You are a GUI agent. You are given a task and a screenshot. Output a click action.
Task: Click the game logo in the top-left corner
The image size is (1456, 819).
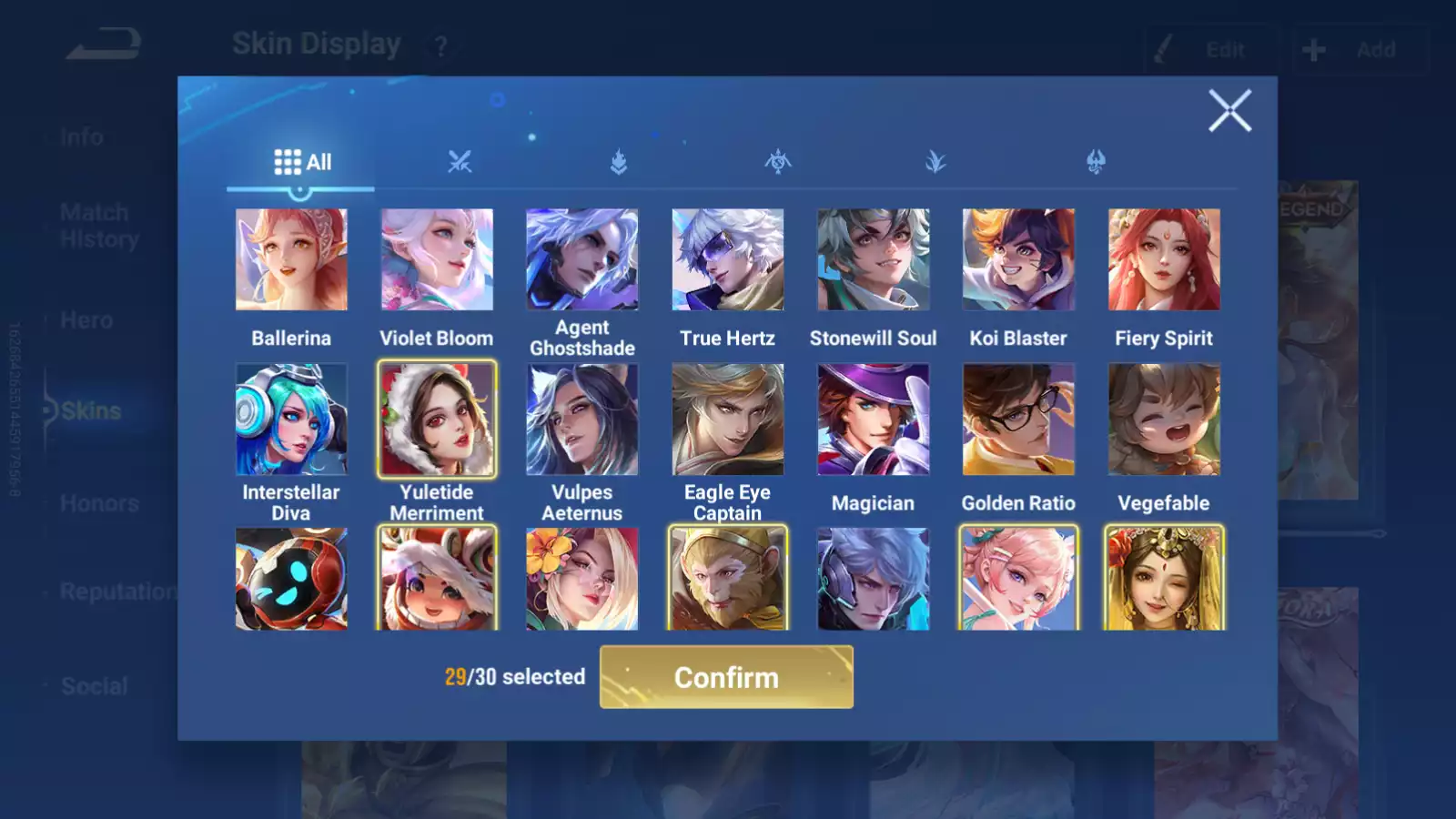click(x=103, y=41)
